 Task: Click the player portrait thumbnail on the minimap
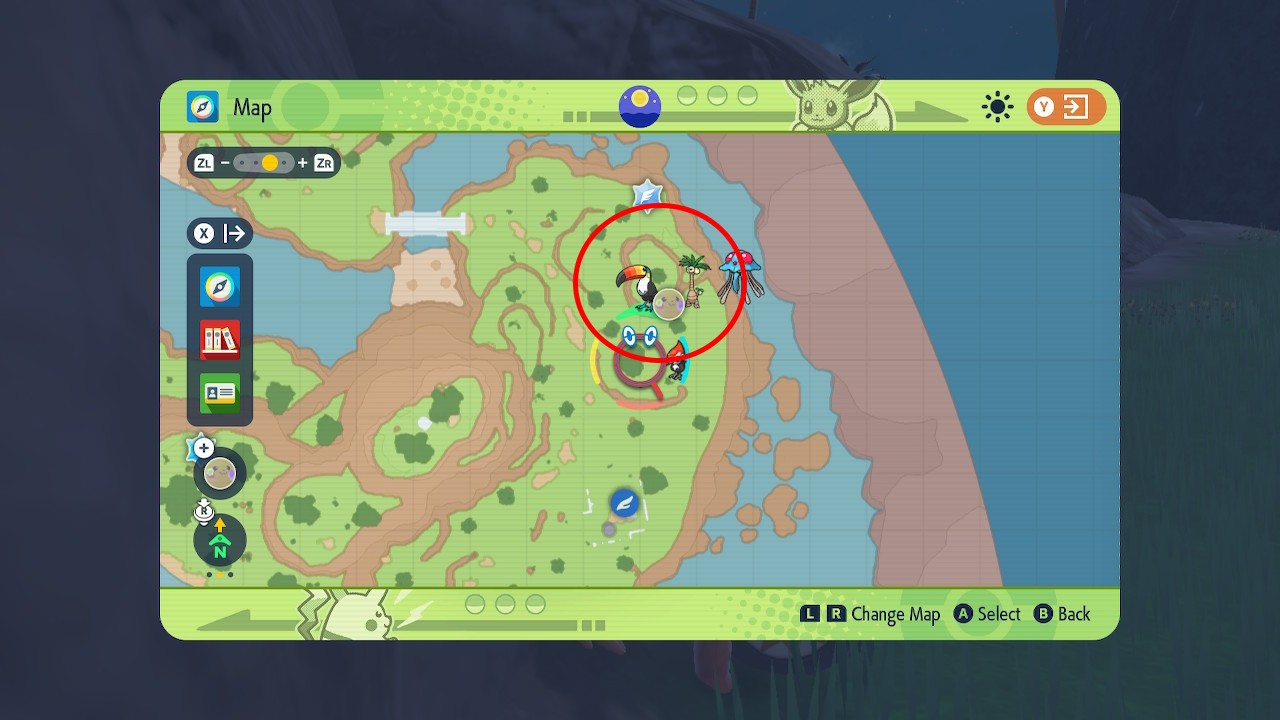[219, 472]
